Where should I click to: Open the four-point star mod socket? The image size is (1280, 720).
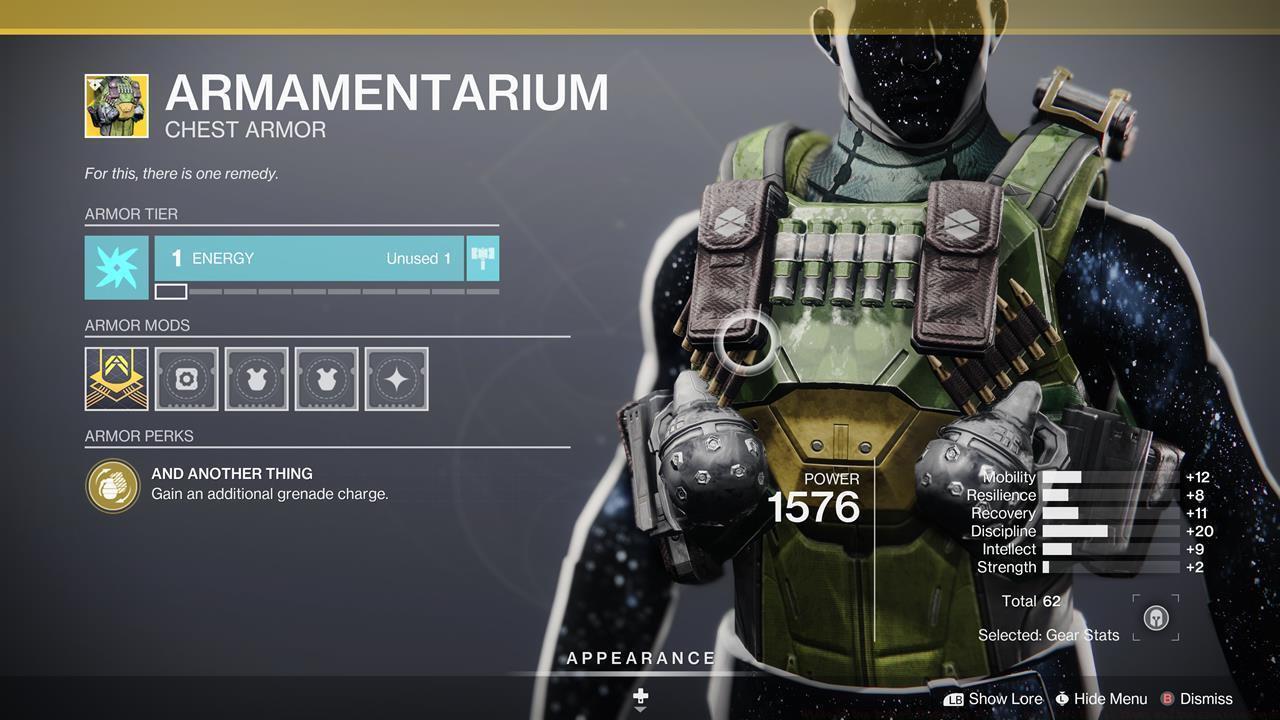pyautogui.click(x=397, y=379)
